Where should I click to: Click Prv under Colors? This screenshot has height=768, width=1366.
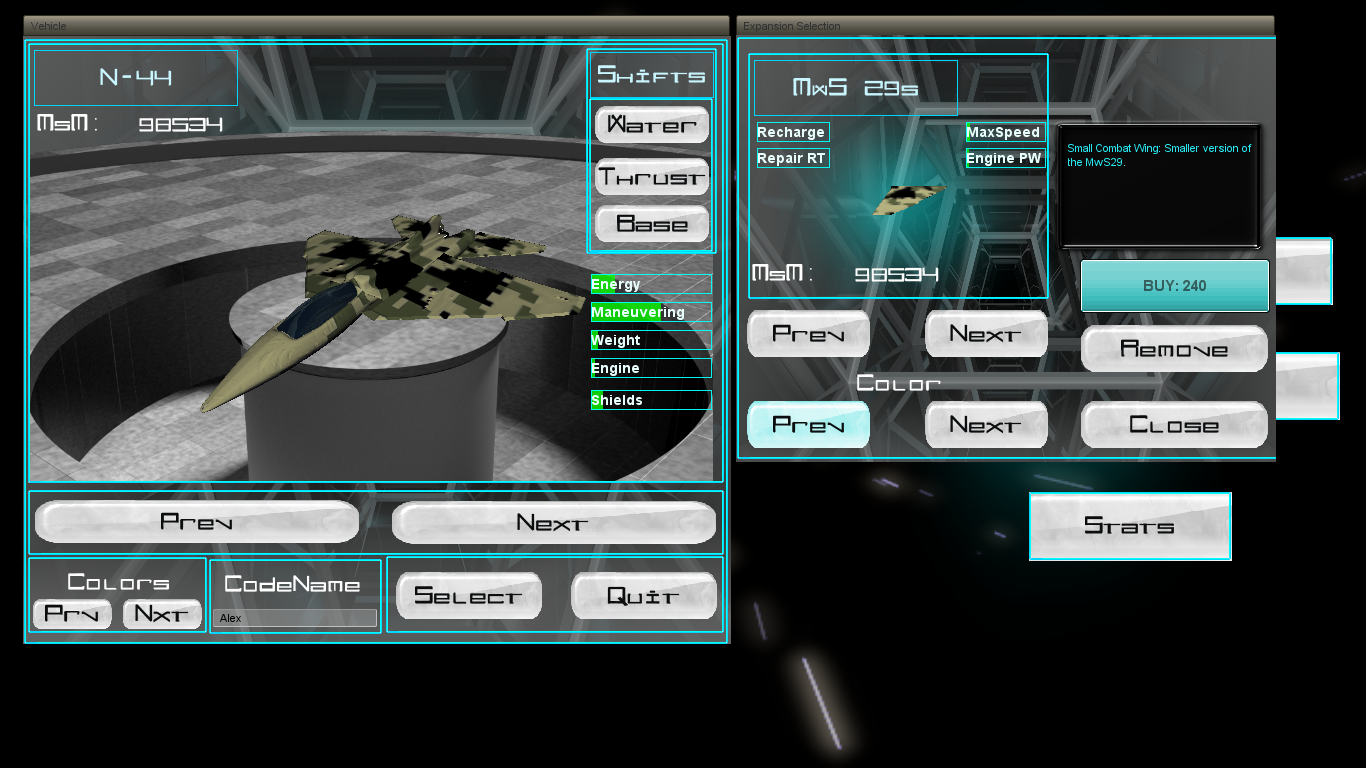point(71,614)
